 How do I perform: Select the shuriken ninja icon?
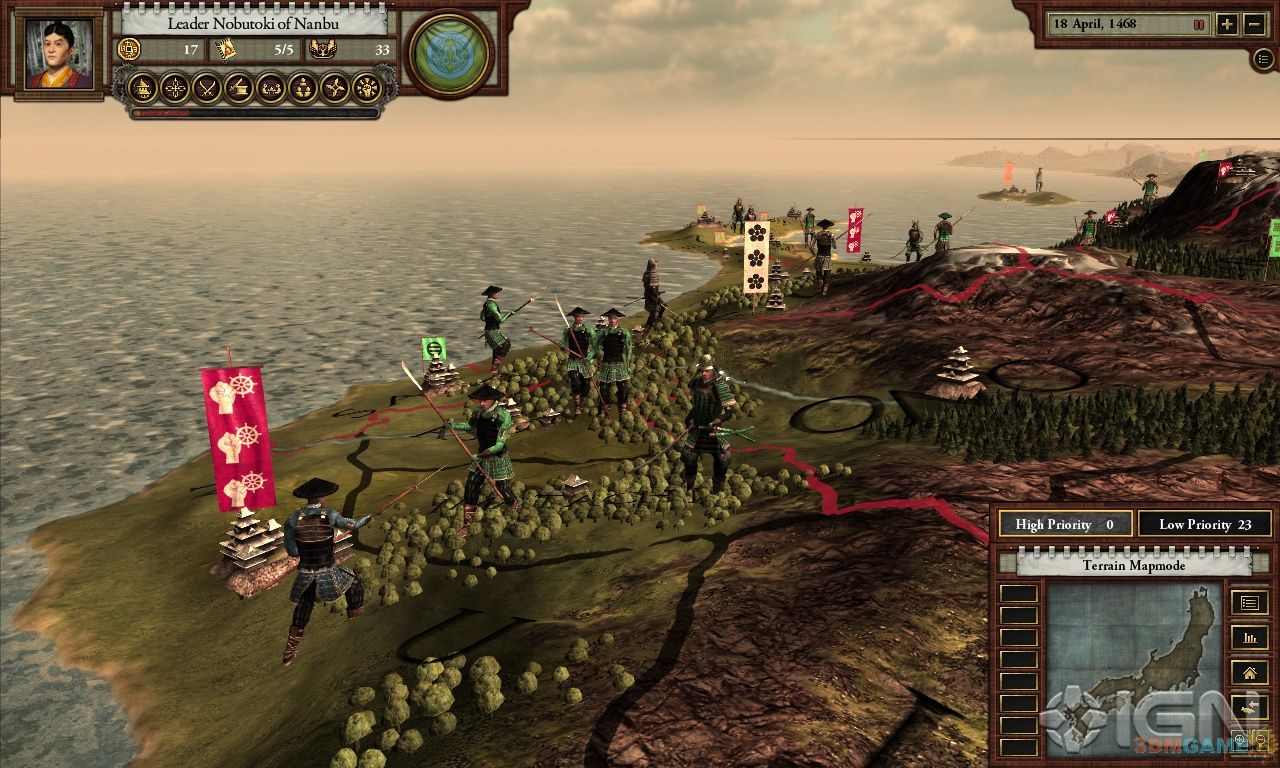tap(335, 88)
